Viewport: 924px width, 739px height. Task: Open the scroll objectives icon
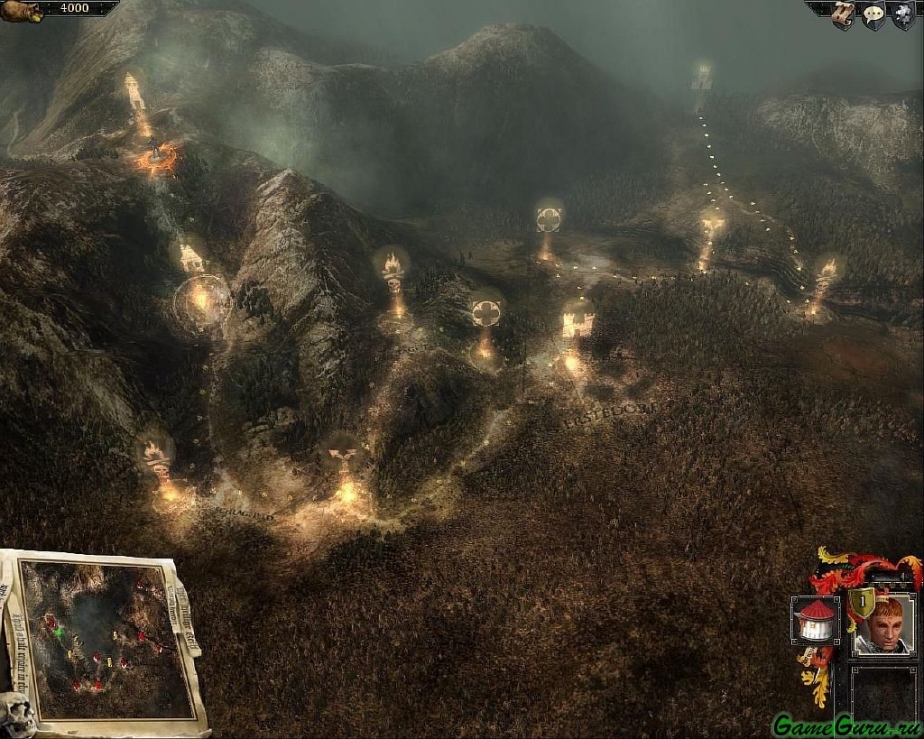point(844,12)
